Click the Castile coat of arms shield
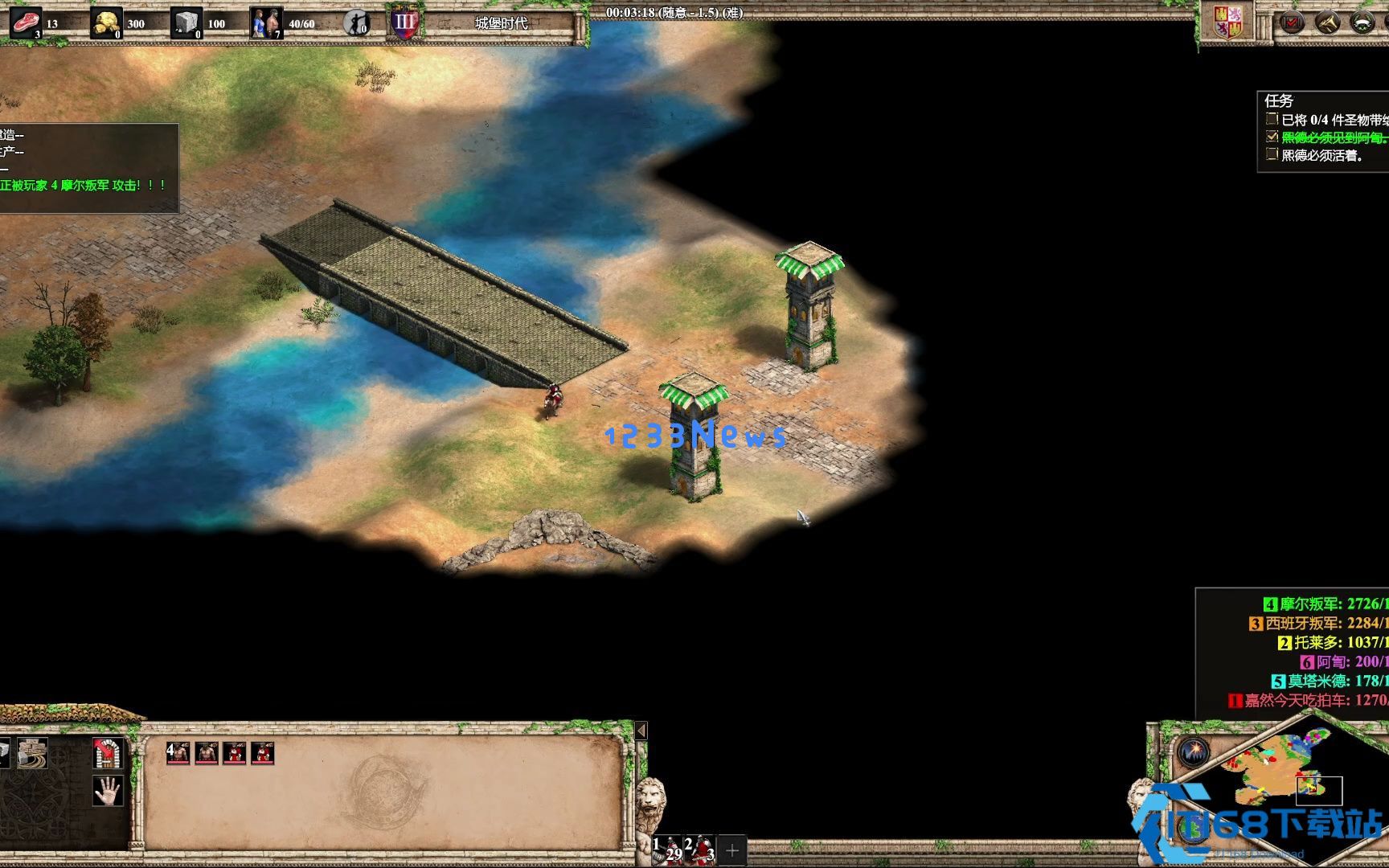Image resolution: width=1389 pixels, height=868 pixels. (1229, 22)
